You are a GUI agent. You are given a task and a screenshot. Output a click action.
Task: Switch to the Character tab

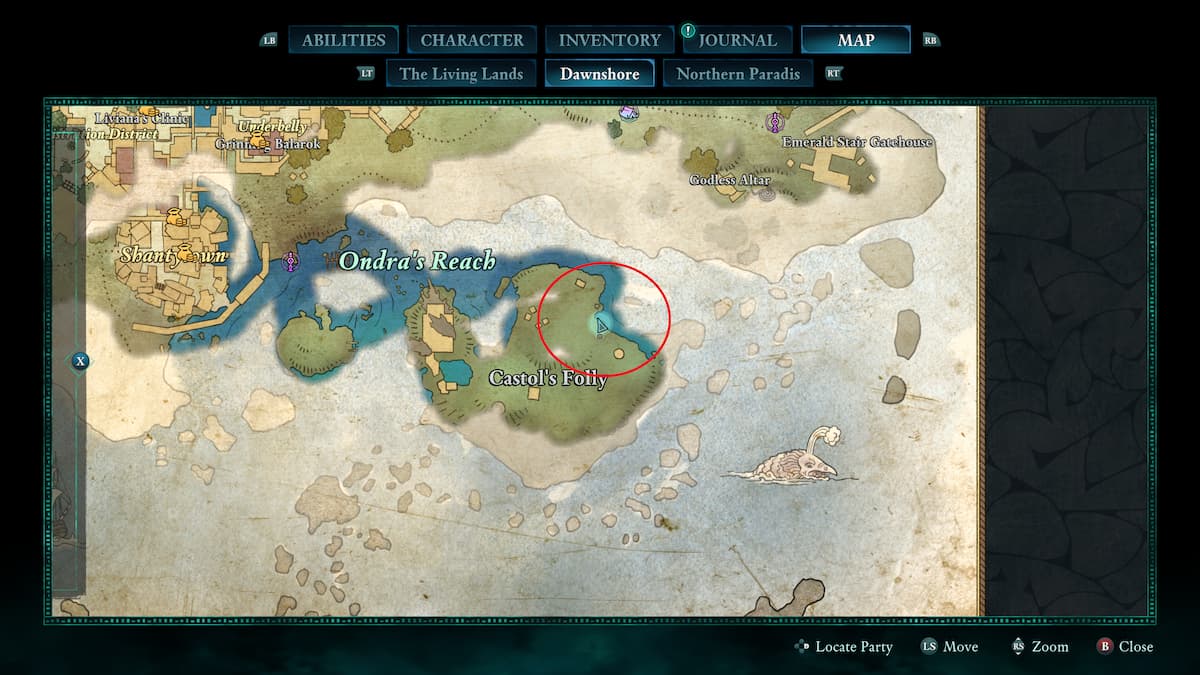[472, 40]
